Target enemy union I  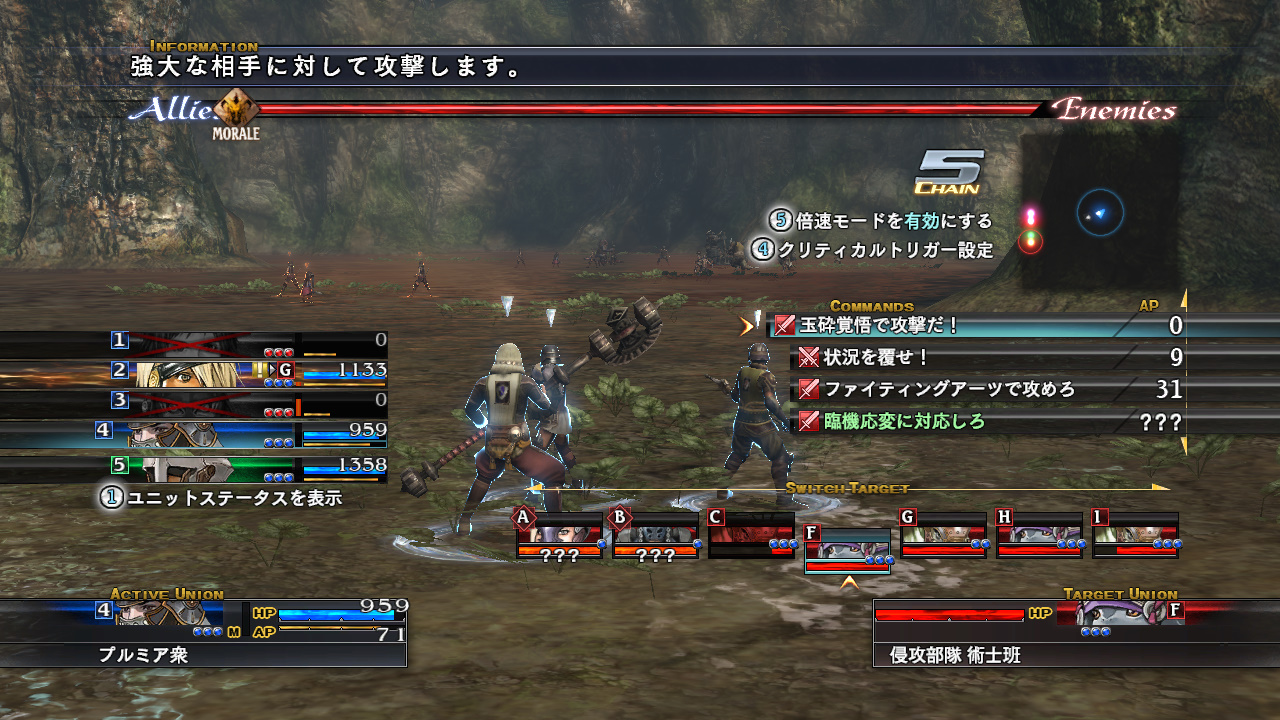tap(1135, 535)
